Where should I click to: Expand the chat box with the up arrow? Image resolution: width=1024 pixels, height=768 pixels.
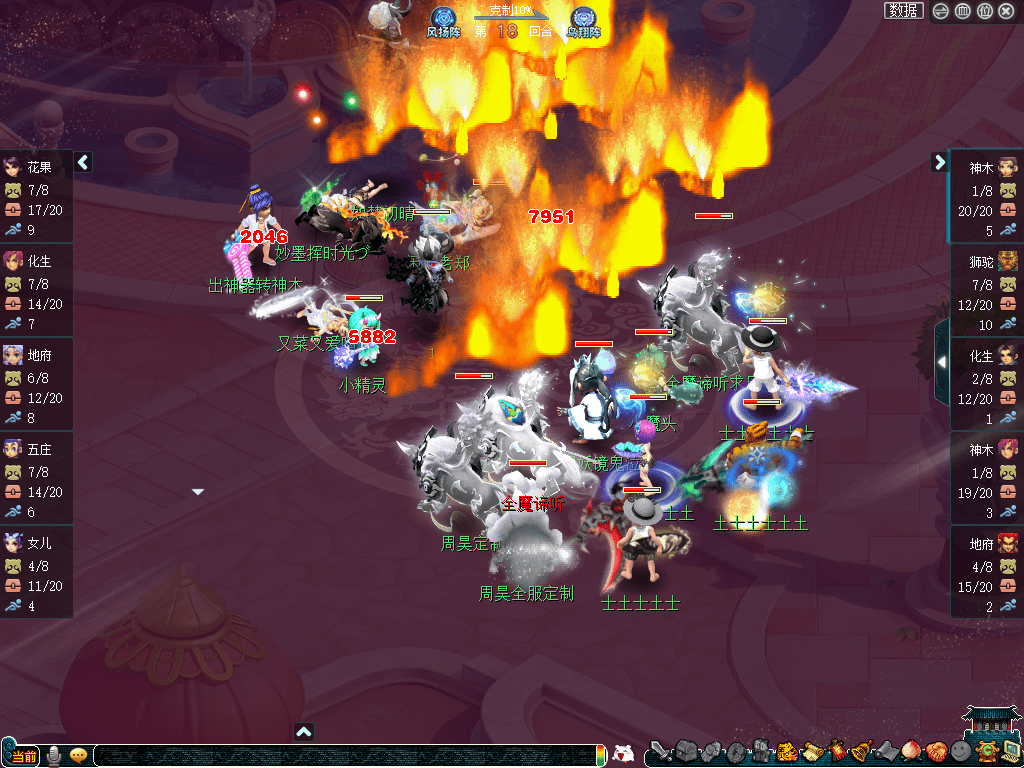tap(305, 731)
